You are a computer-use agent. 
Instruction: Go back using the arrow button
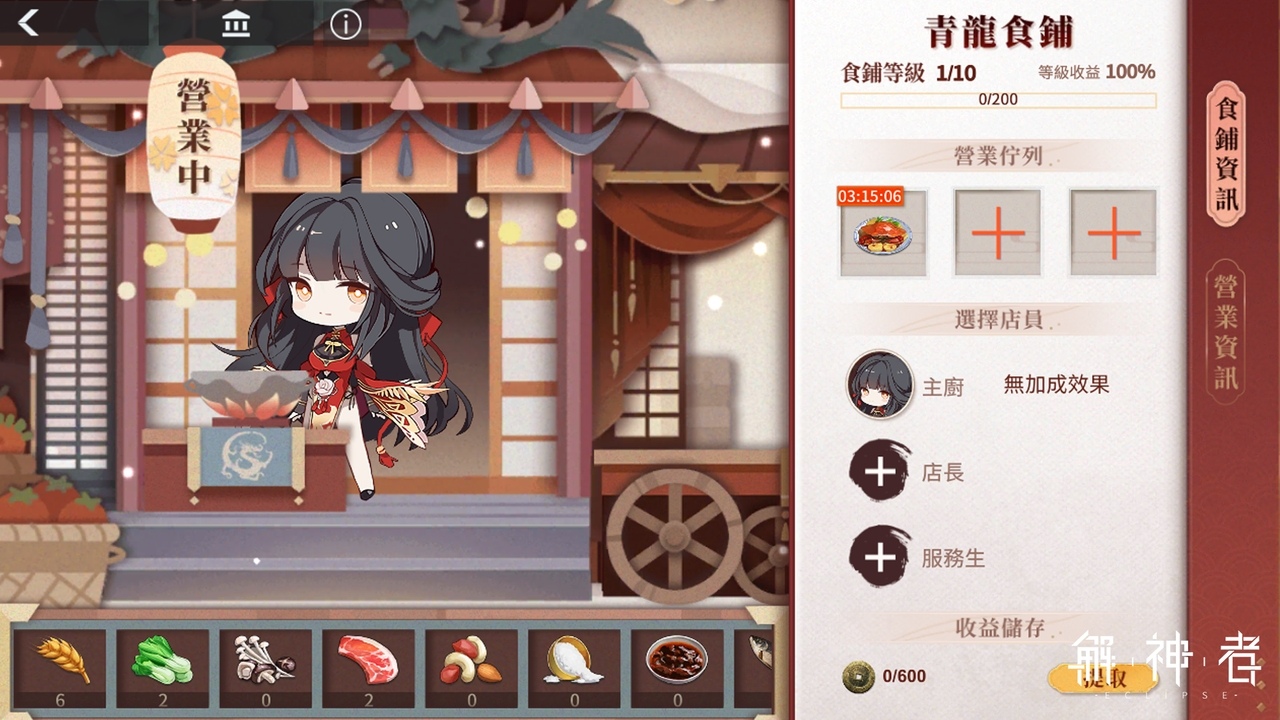coord(28,22)
